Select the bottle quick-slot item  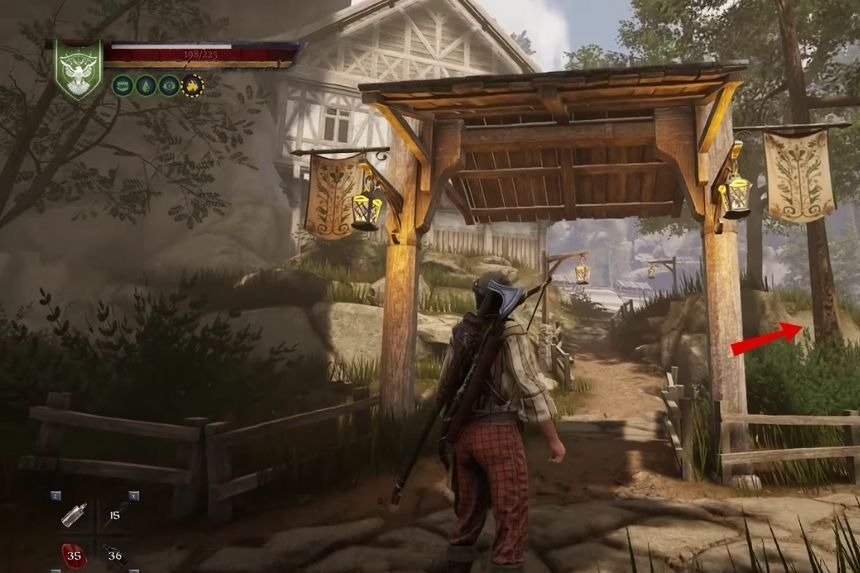tap(74, 514)
